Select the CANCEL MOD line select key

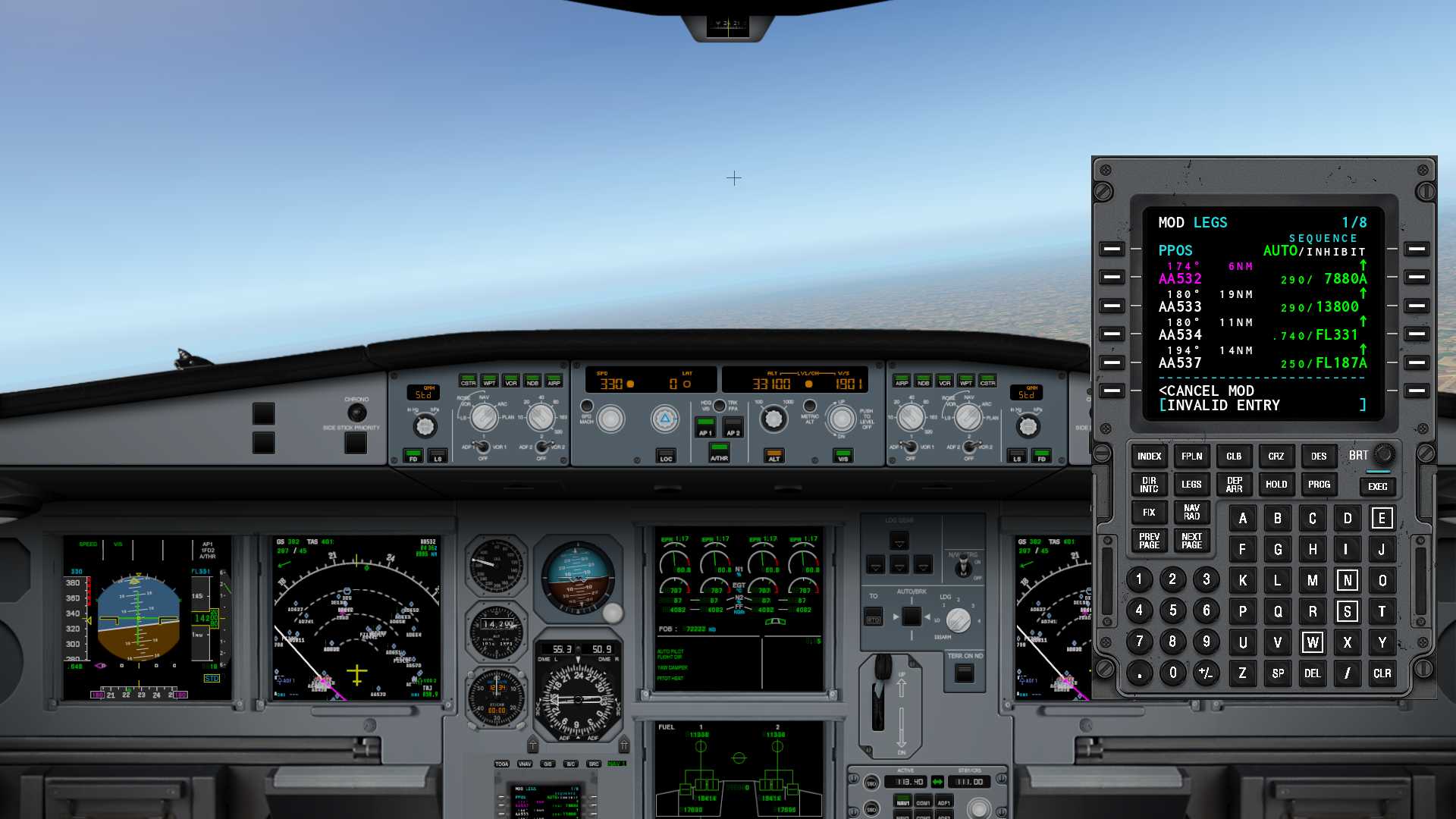click(x=1112, y=391)
